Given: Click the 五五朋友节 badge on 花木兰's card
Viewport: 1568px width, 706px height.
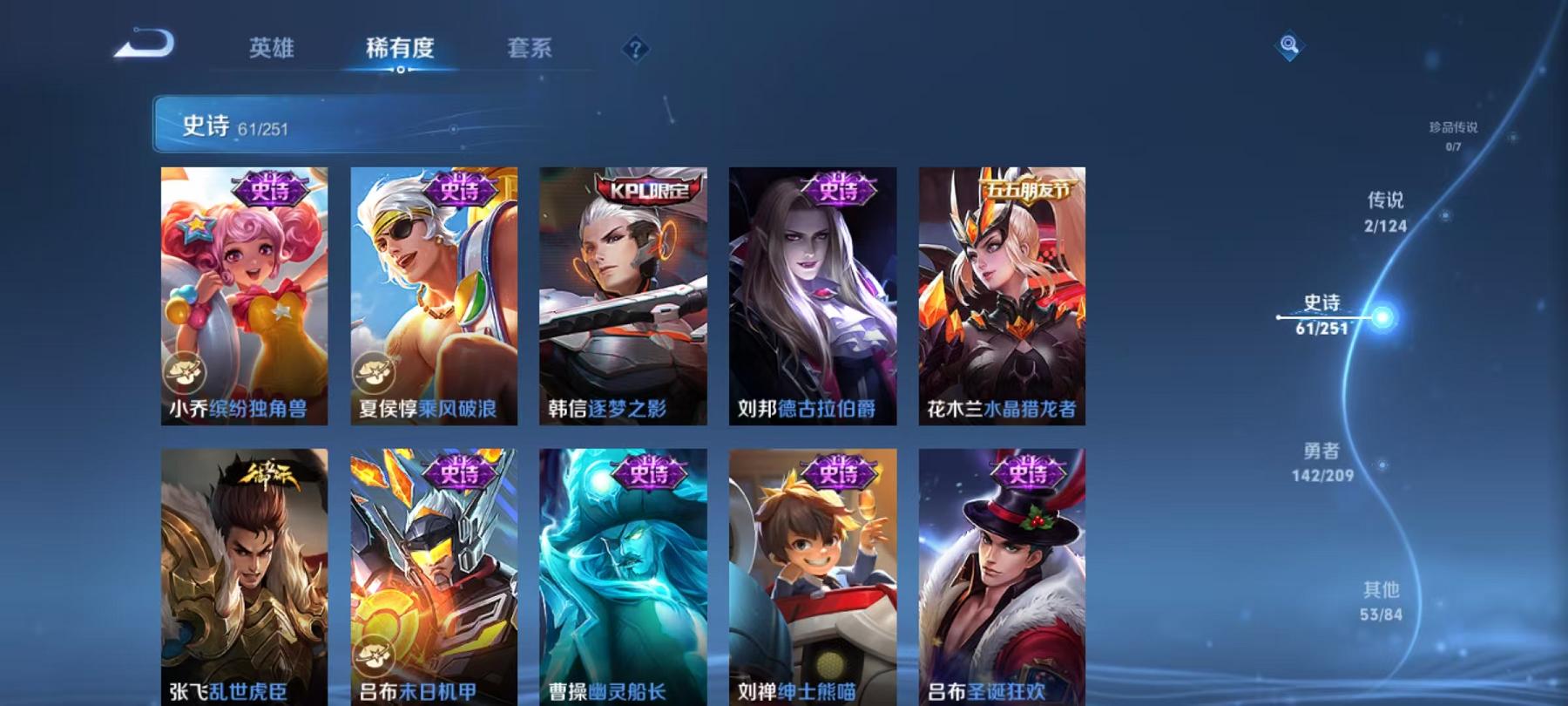Looking at the screenshot, I should [1028, 189].
